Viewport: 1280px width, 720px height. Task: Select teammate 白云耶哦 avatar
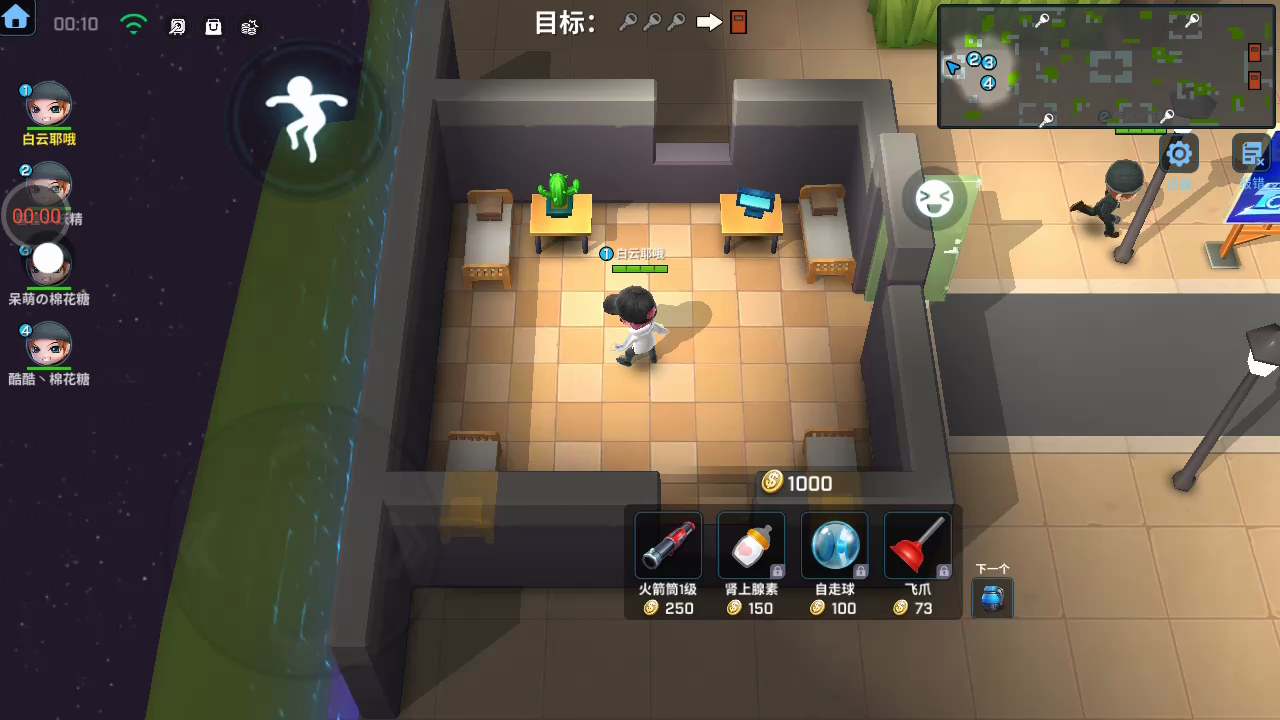click(x=48, y=105)
